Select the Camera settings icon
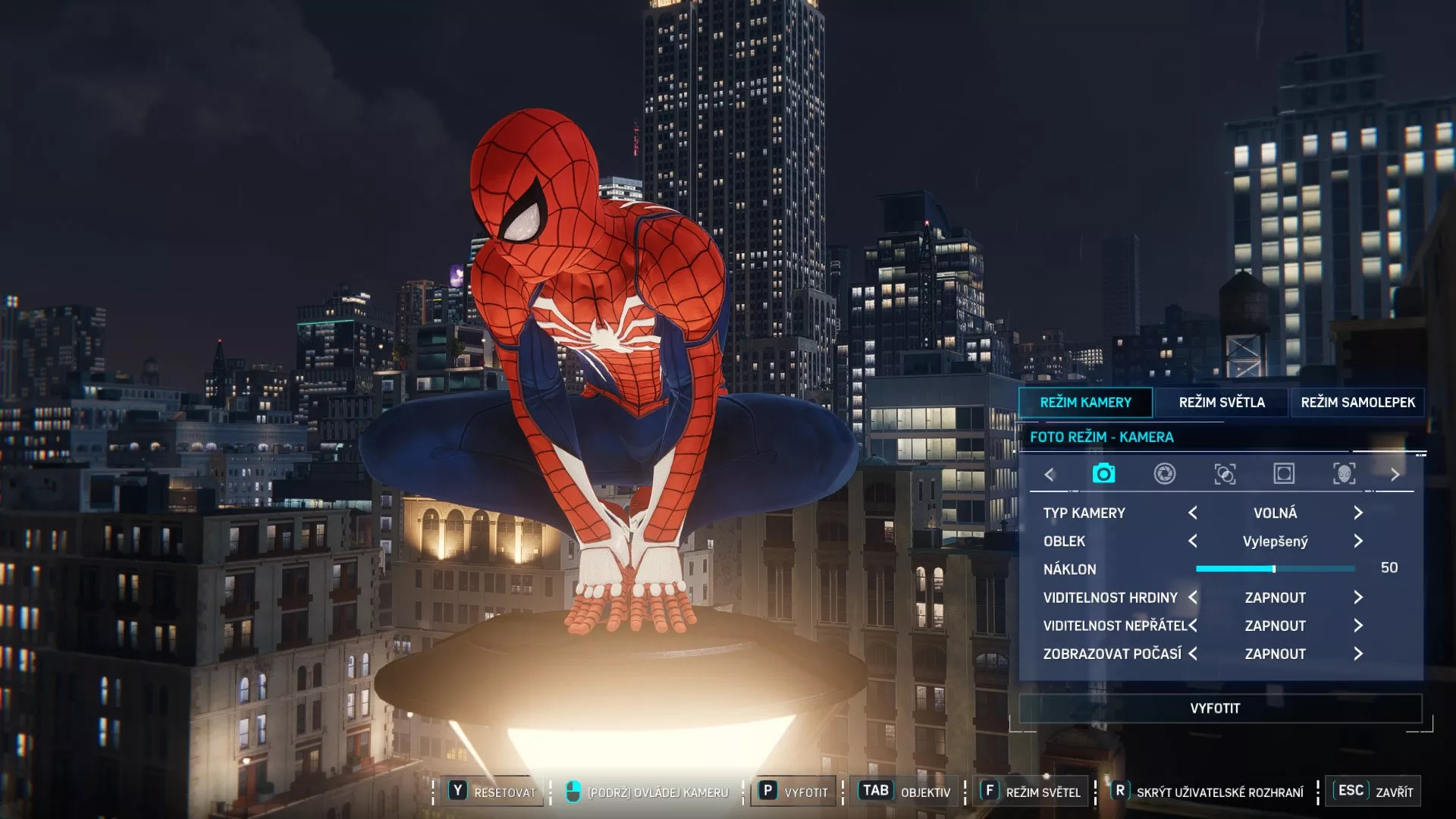1456x819 pixels. (x=1103, y=473)
